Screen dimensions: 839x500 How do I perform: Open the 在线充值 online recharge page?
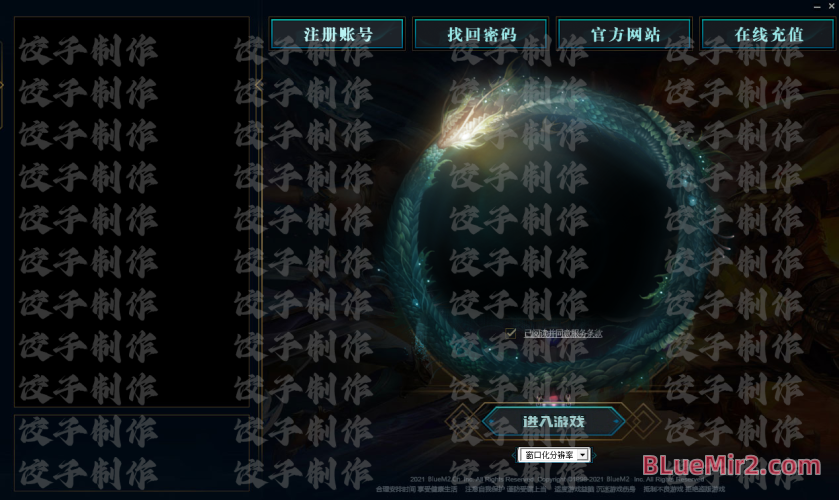coord(768,34)
